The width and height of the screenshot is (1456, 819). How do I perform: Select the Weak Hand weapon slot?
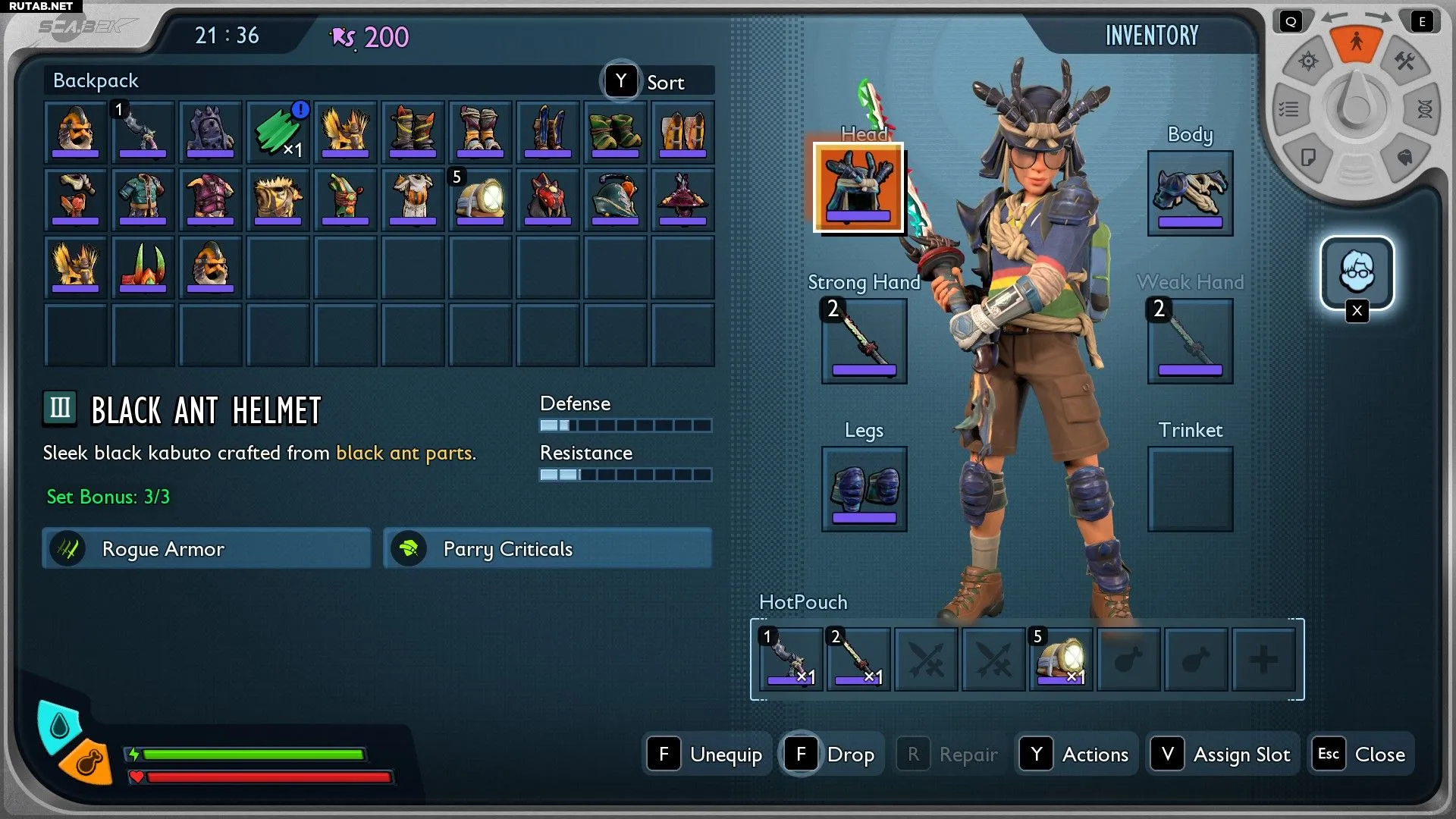pyautogui.click(x=1189, y=341)
